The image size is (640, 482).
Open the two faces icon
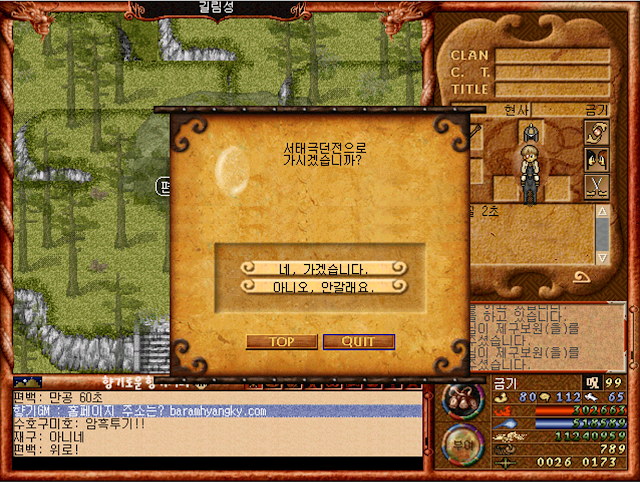point(597,158)
